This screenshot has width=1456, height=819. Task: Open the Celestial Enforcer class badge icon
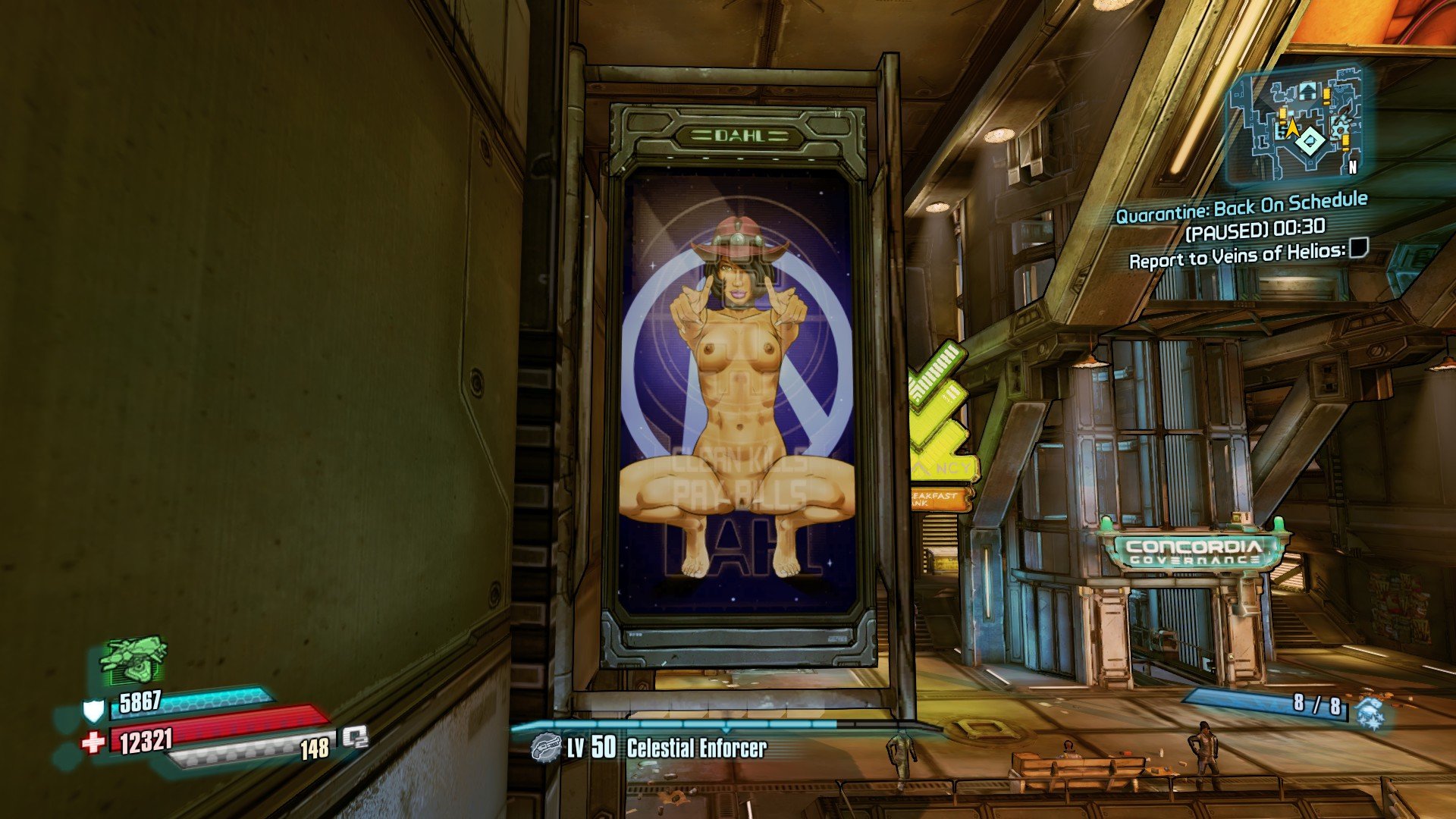(x=544, y=748)
